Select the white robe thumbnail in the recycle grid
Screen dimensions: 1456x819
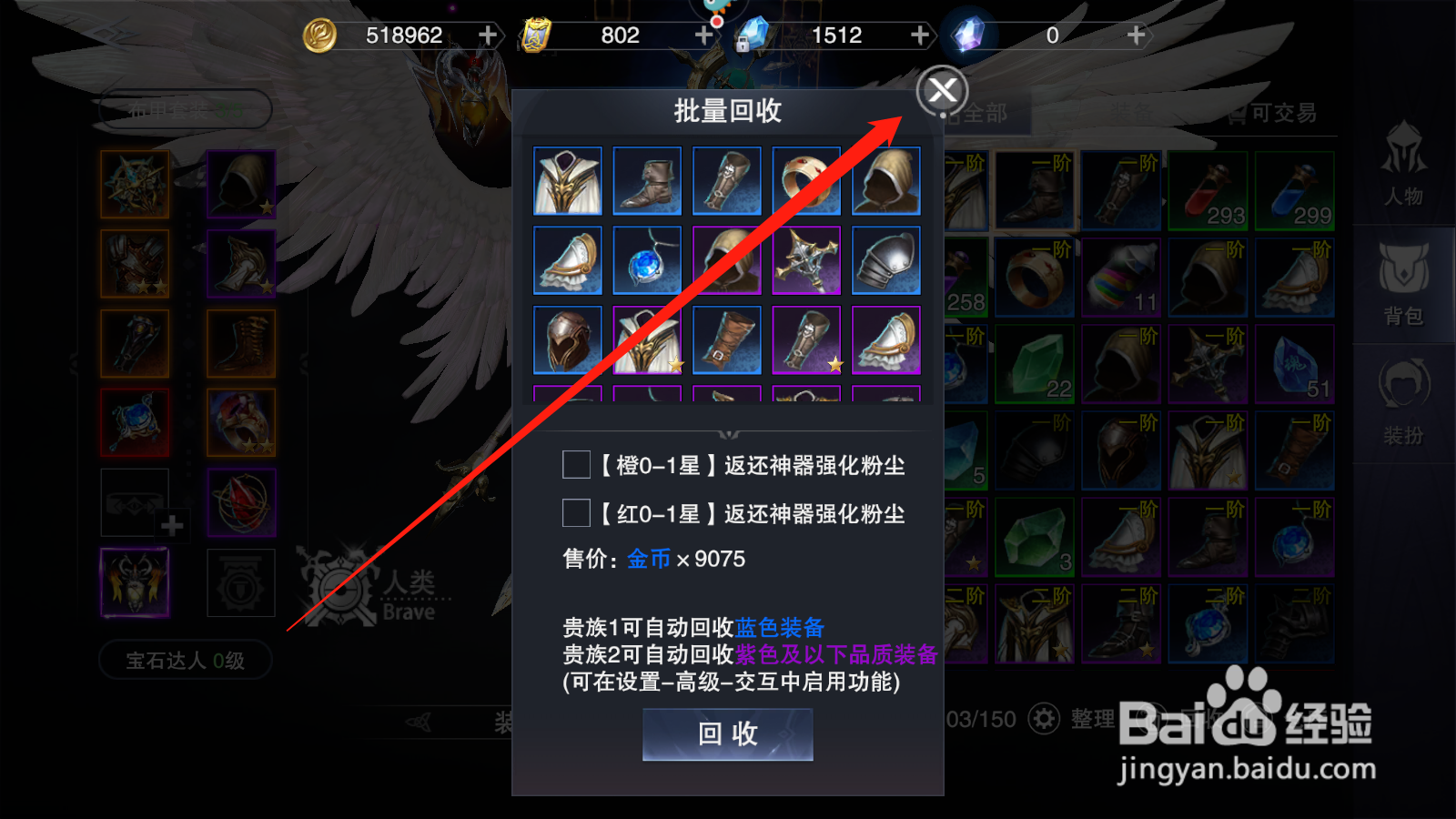coord(567,181)
